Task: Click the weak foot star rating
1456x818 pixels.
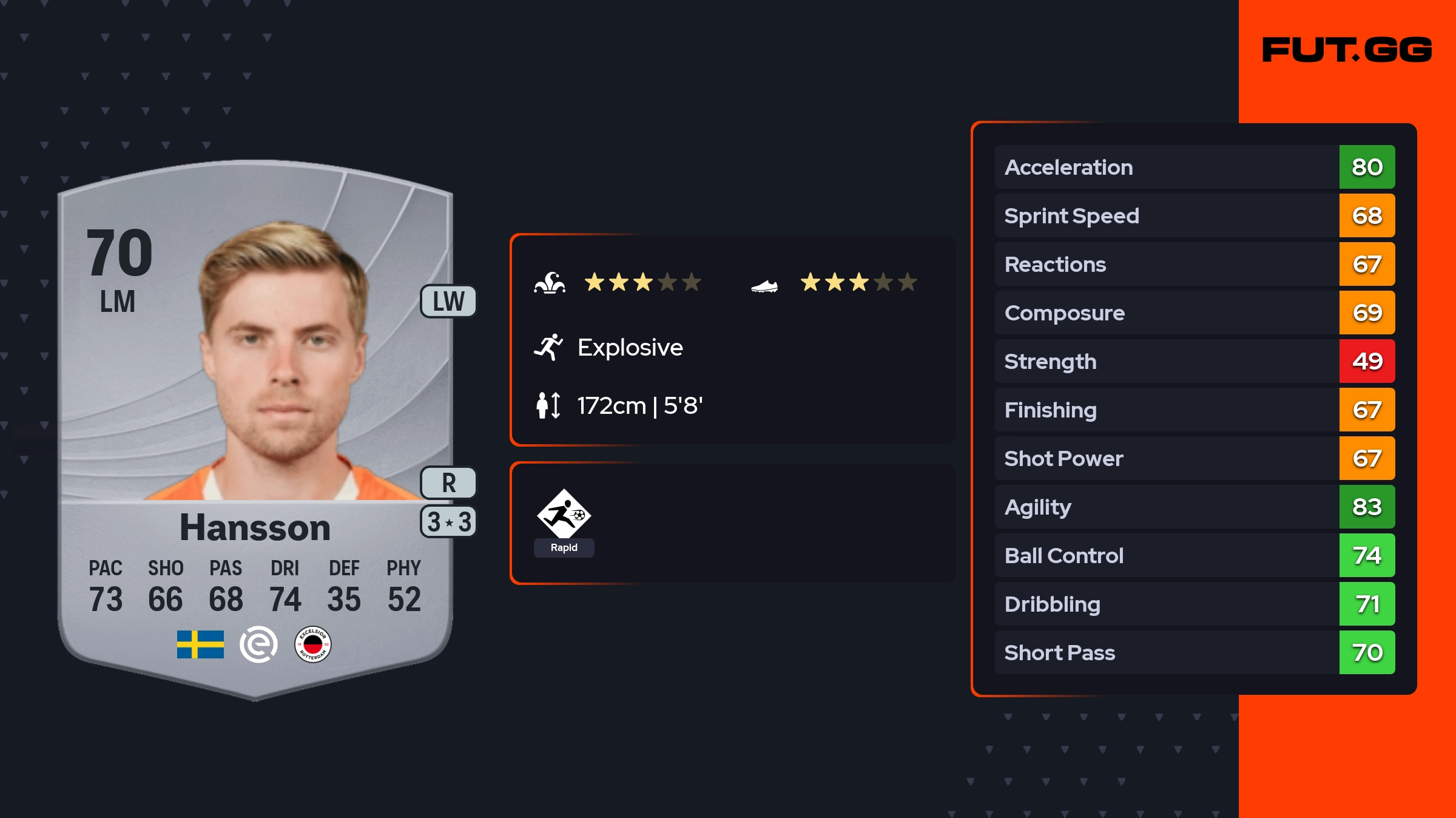Action: pos(858,282)
